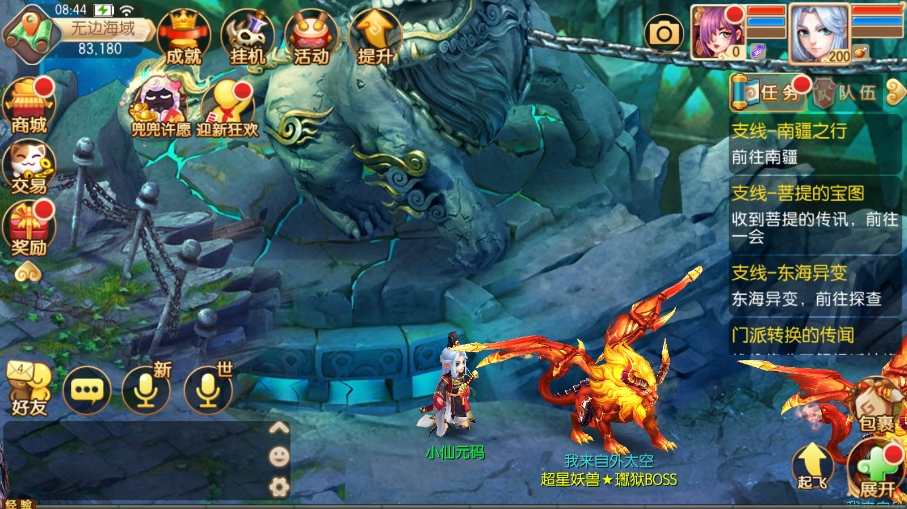The height and width of the screenshot is (509, 907).
Task: Open the 兜兜许愿 wish event
Action: (160, 108)
